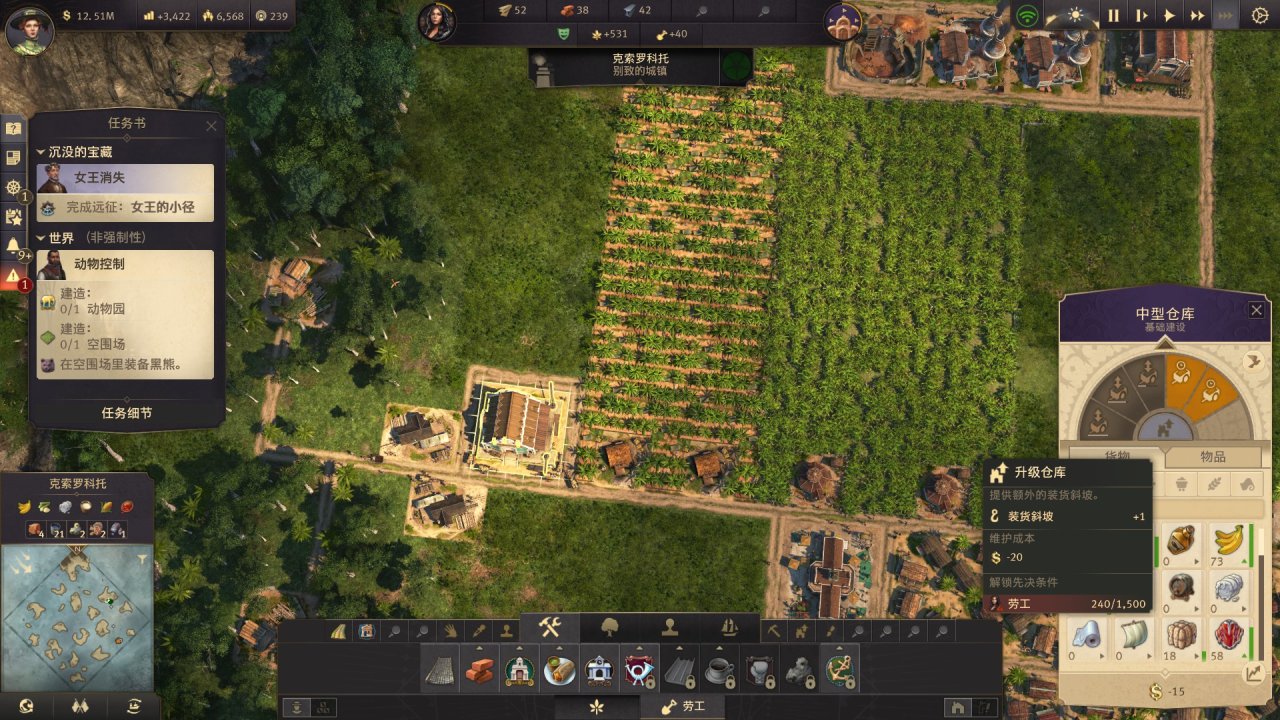
Task: Select the bananas goods slot
Action: pos(1228,545)
